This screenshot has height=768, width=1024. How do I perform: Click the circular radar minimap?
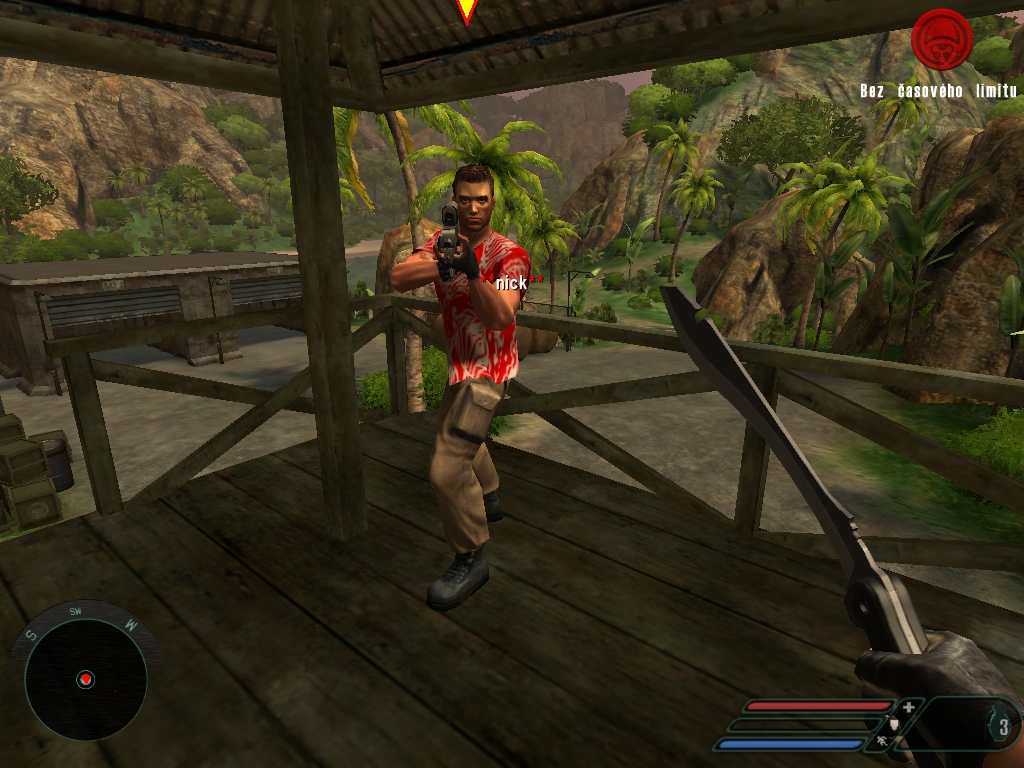pyautogui.click(x=85, y=679)
